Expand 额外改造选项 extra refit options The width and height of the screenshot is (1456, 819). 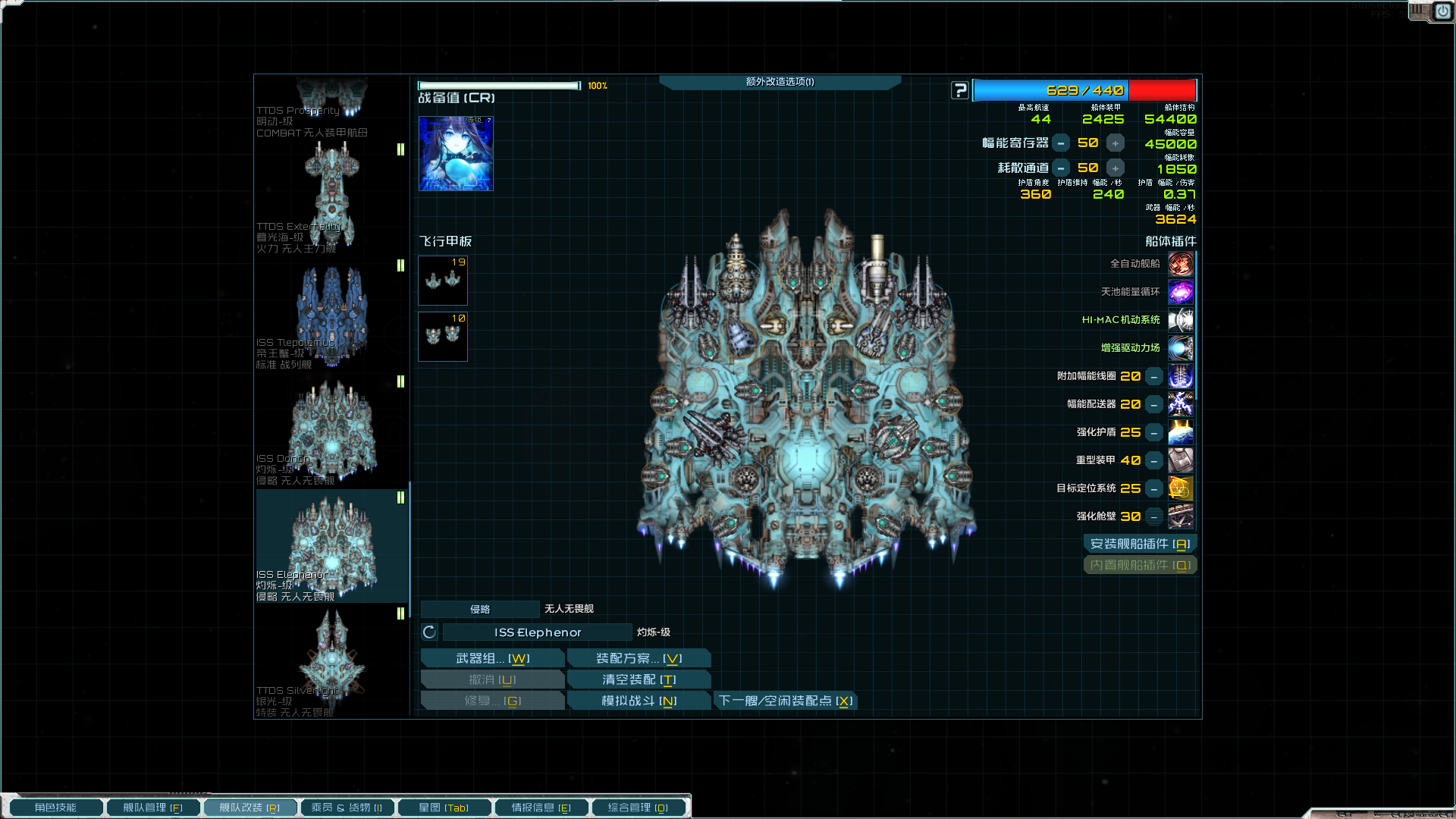(x=780, y=82)
